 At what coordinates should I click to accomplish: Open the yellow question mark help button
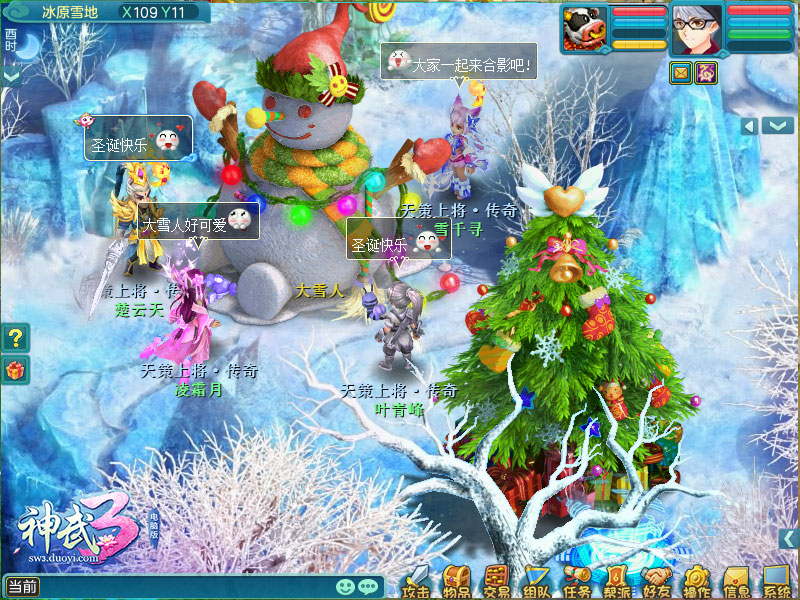[15, 338]
